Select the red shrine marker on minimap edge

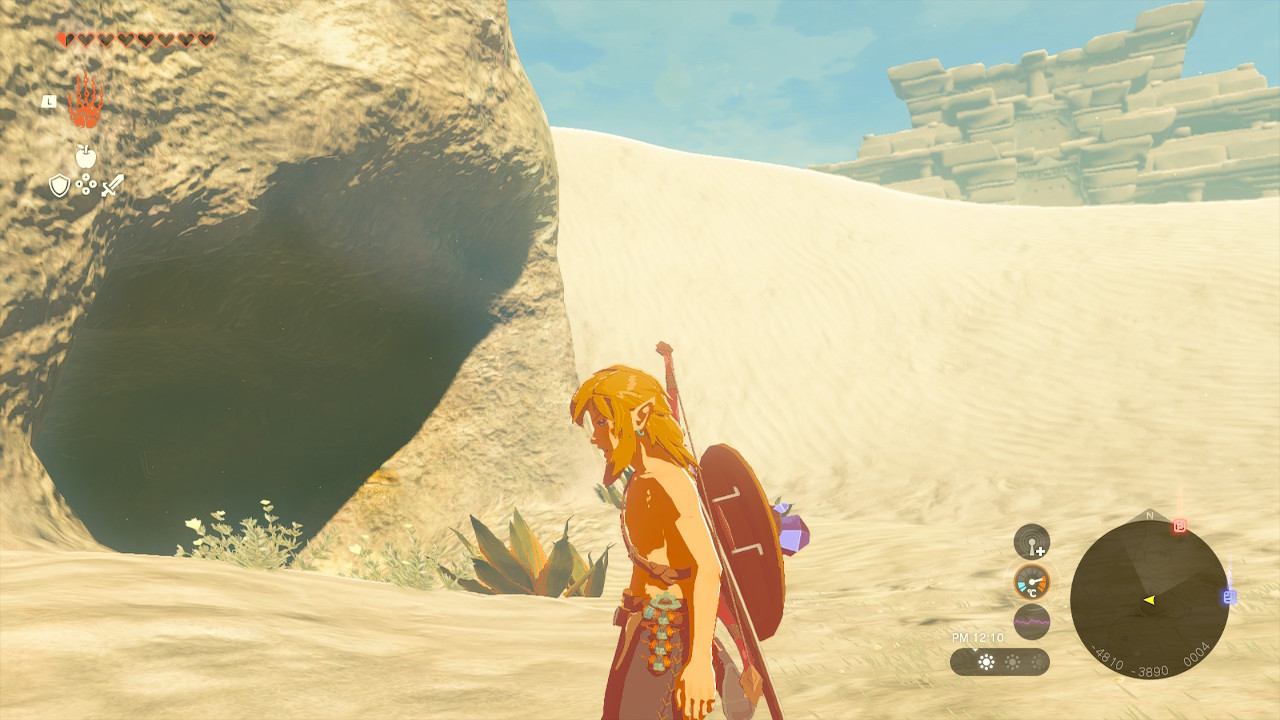pyautogui.click(x=1180, y=526)
